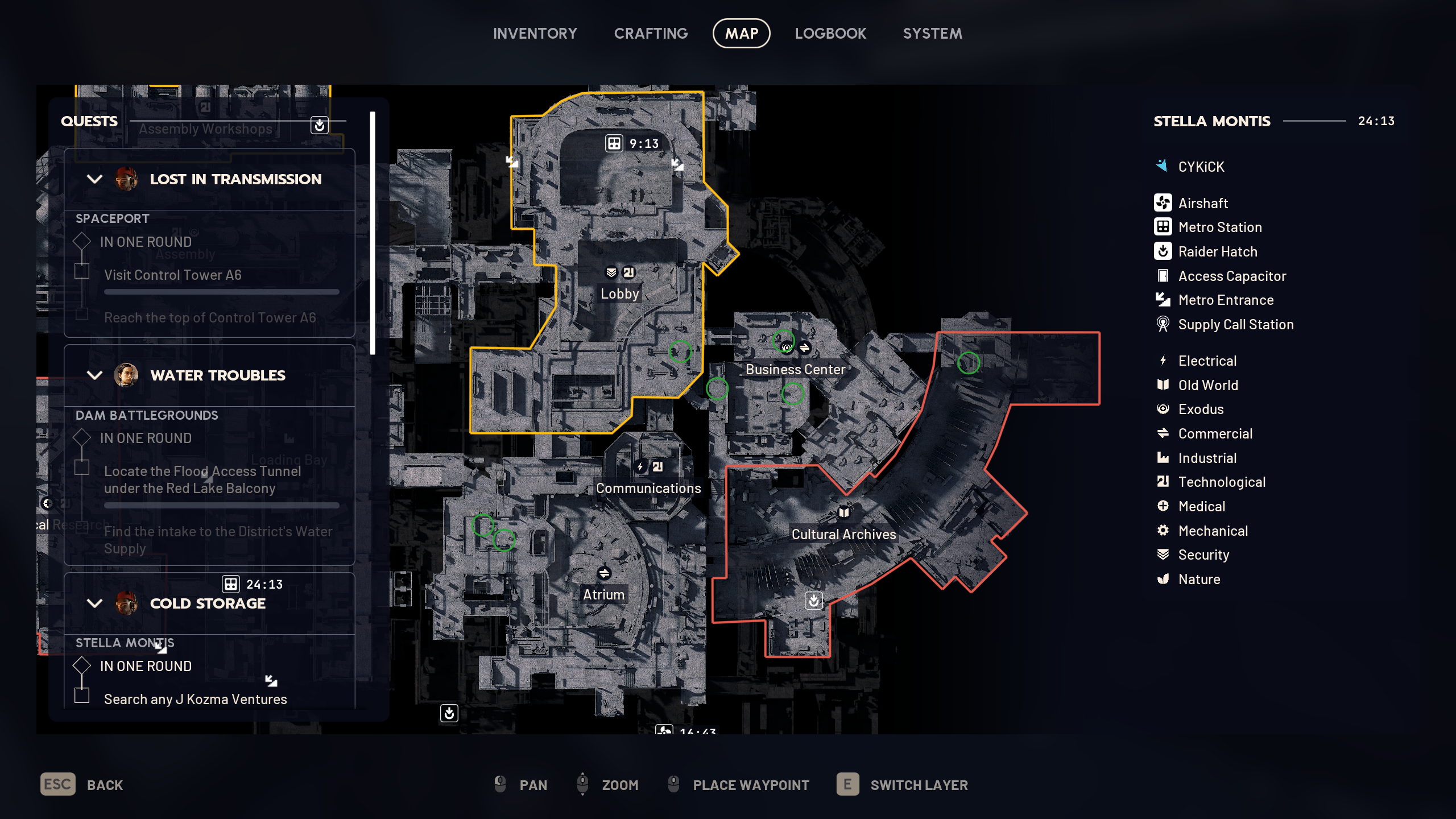This screenshot has width=1456, height=819.
Task: Select the Communications map label
Action: point(648,489)
